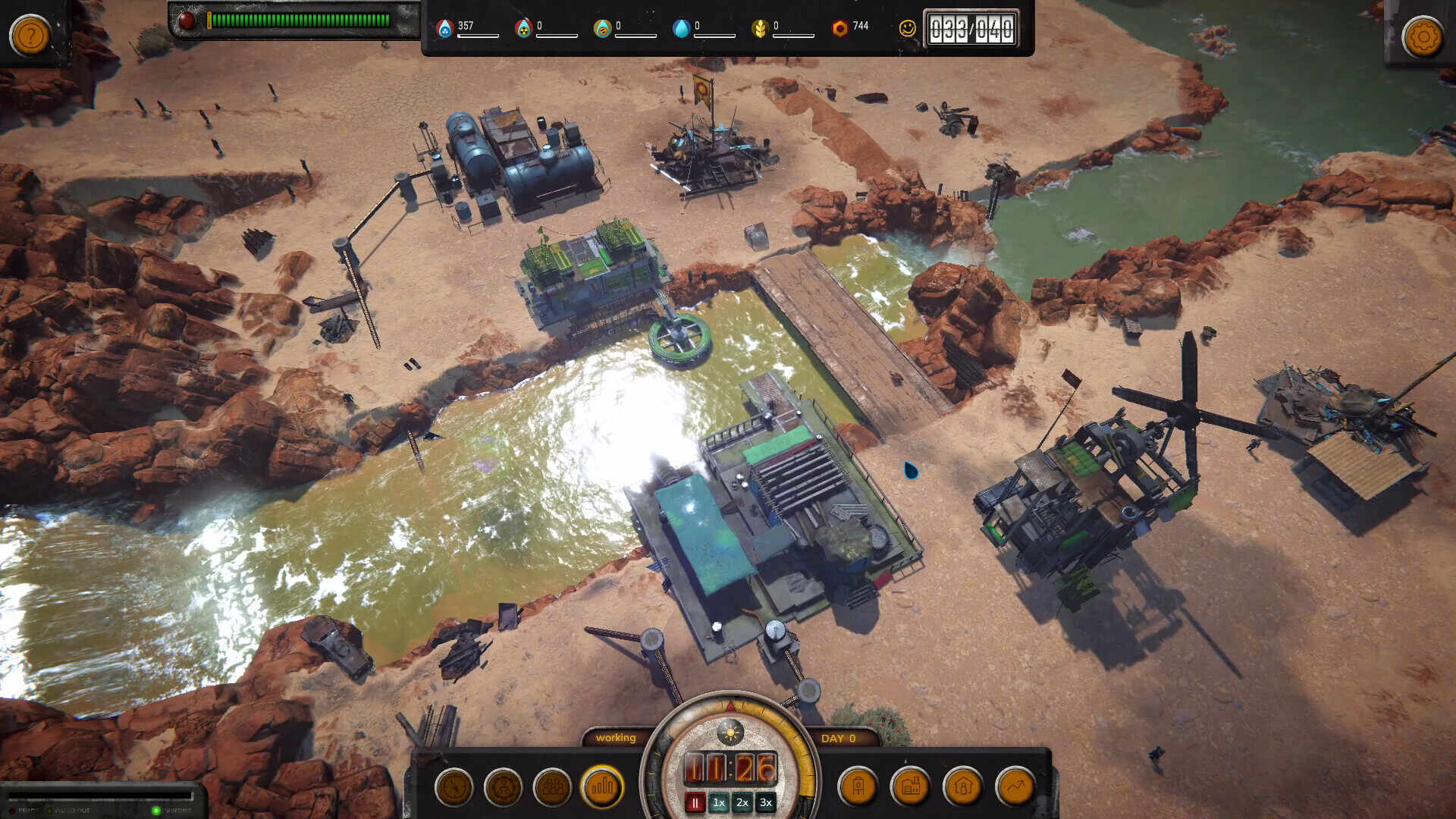This screenshot has width=1456, height=819.
Task: Open the gear-with-people management button
Action: [503, 787]
